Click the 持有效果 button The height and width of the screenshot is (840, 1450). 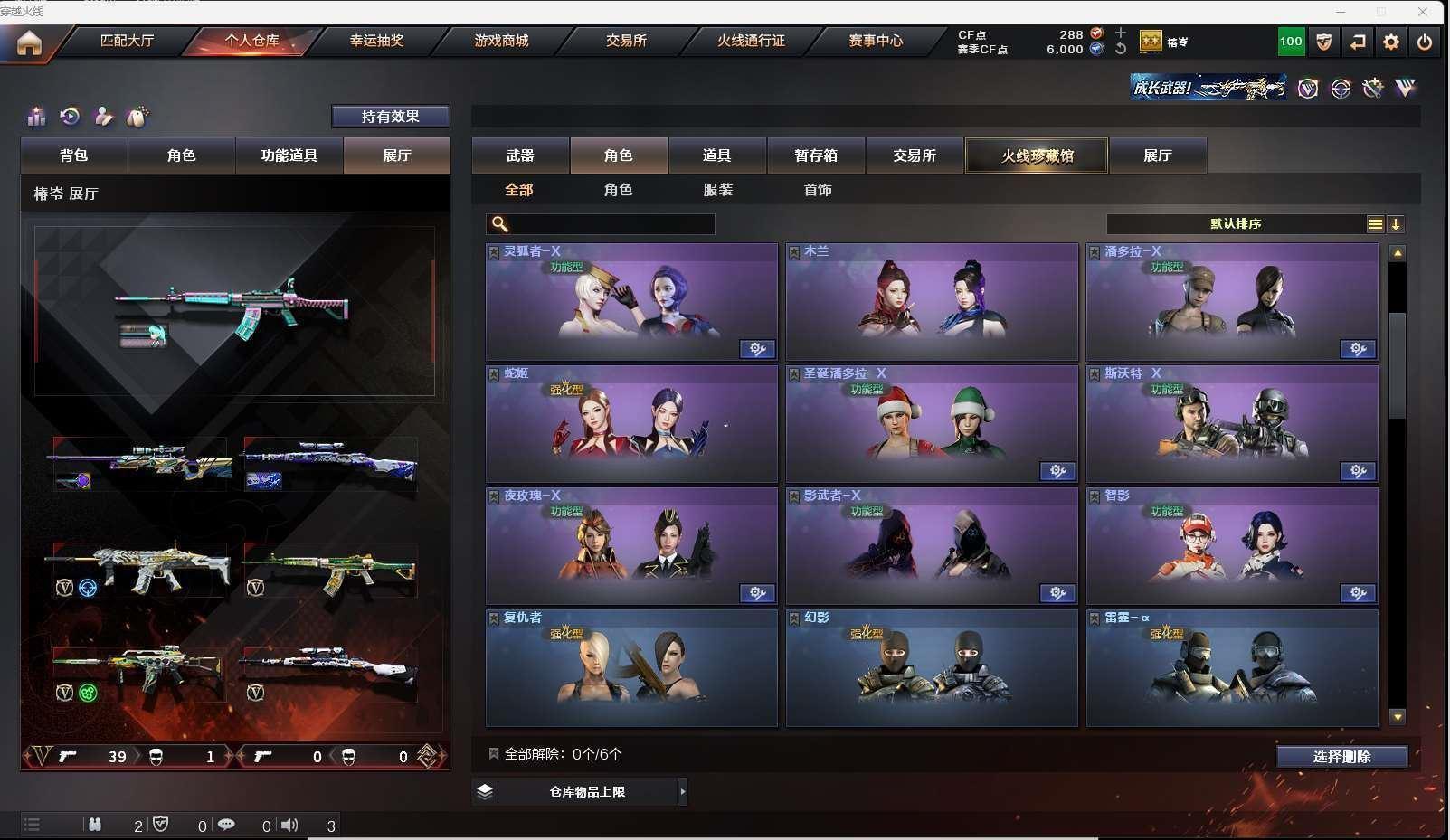click(x=390, y=117)
